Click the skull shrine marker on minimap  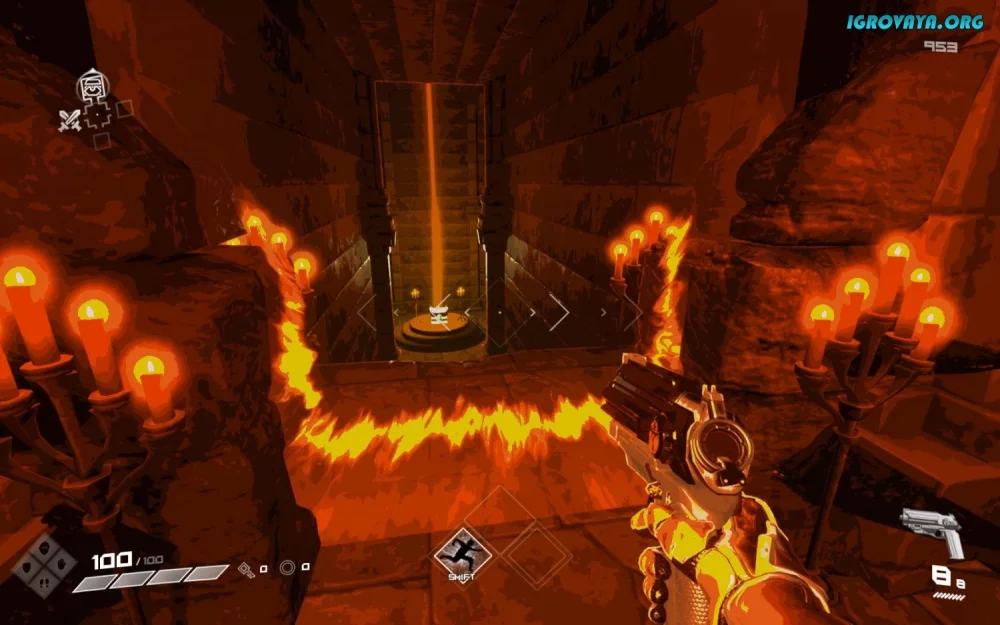92,86
